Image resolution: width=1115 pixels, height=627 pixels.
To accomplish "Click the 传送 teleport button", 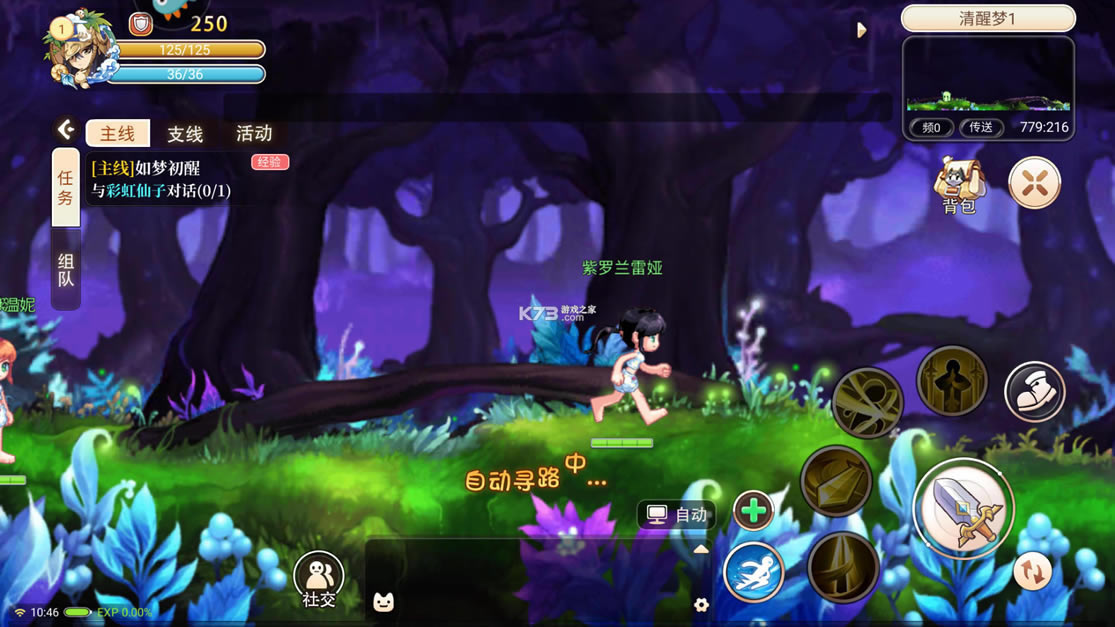I will 981,128.
